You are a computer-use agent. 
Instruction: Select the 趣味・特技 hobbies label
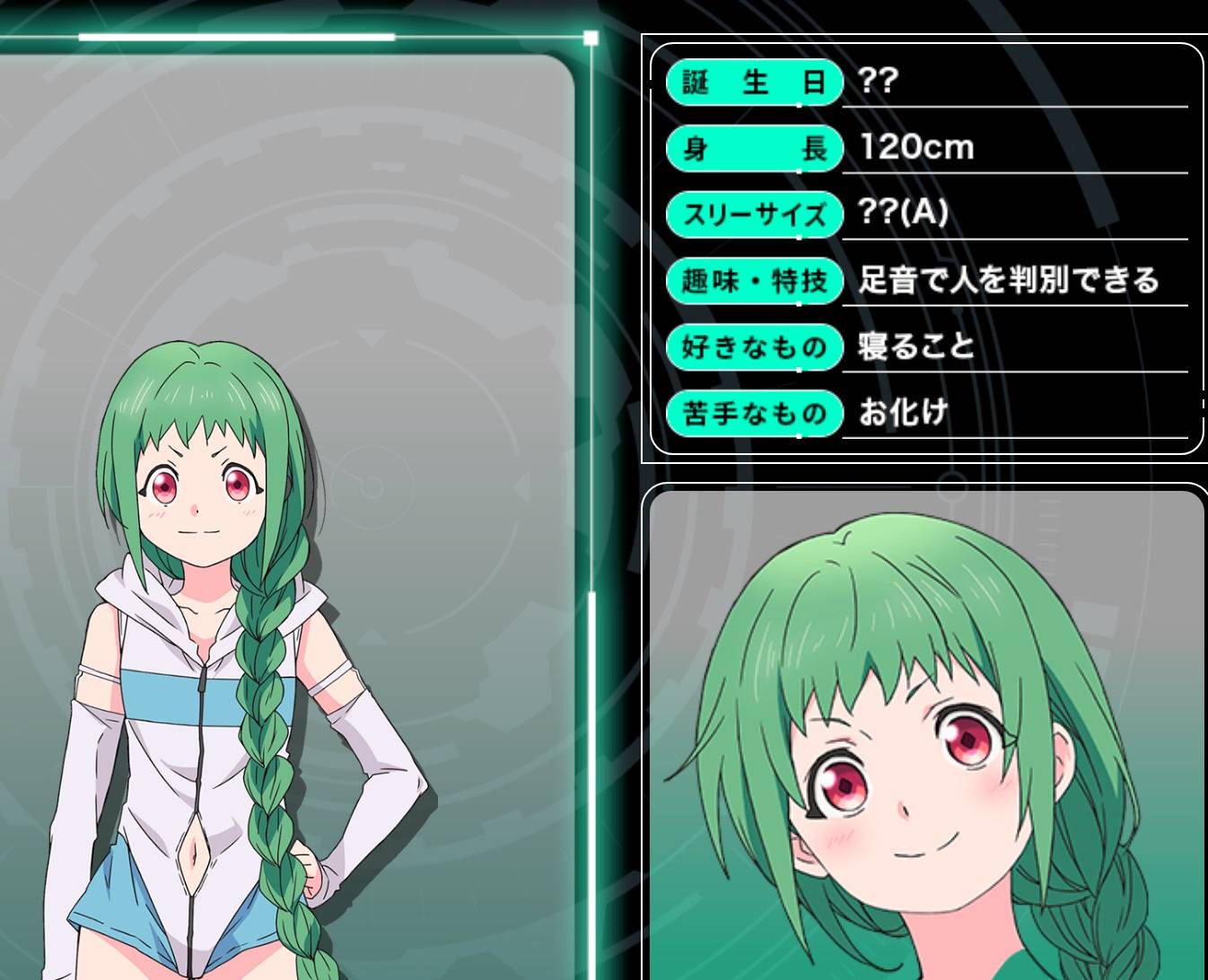click(754, 282)
